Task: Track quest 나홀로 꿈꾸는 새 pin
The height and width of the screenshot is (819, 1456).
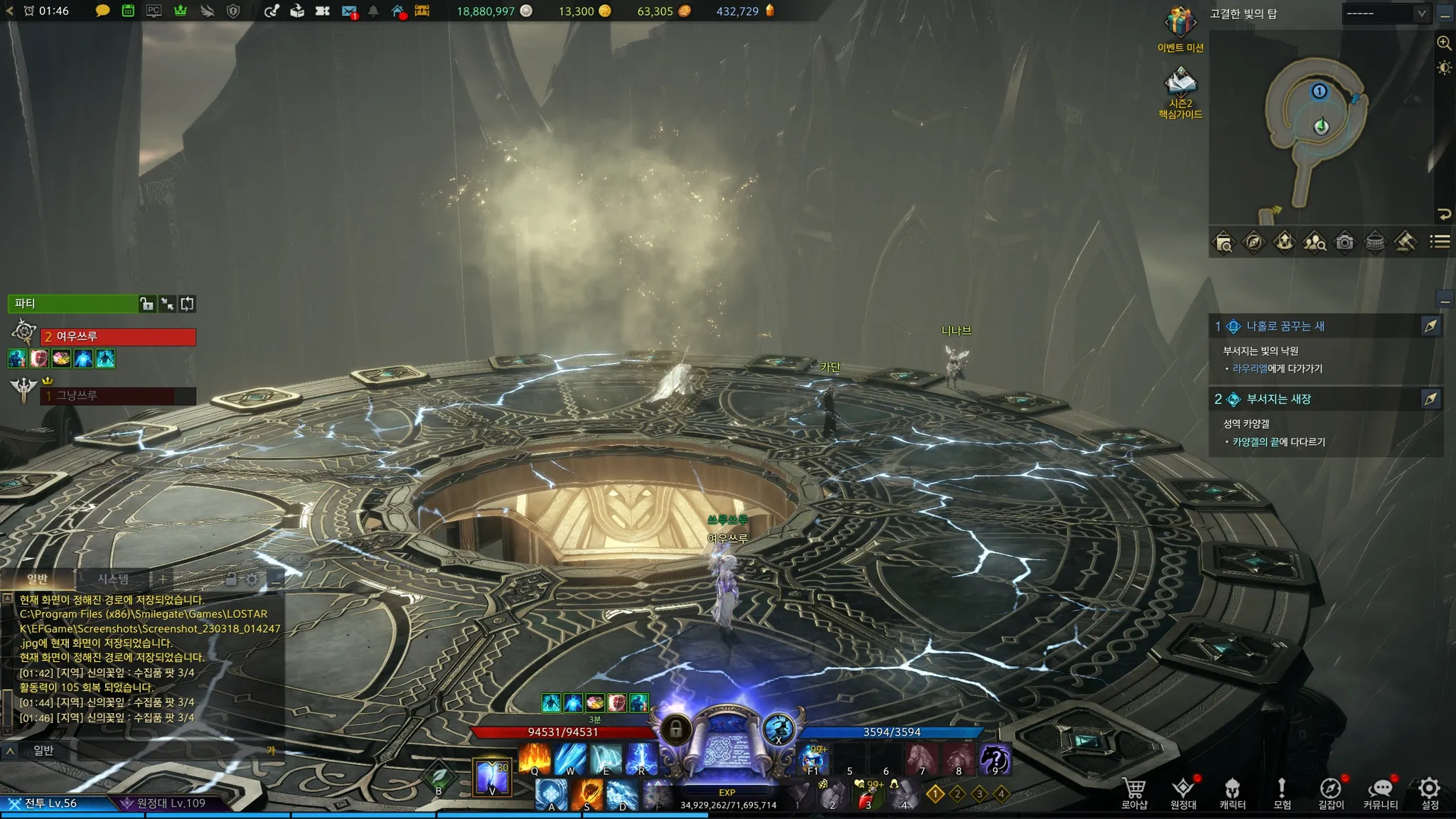Action: pyautogui.click(x=1430, y=326)
